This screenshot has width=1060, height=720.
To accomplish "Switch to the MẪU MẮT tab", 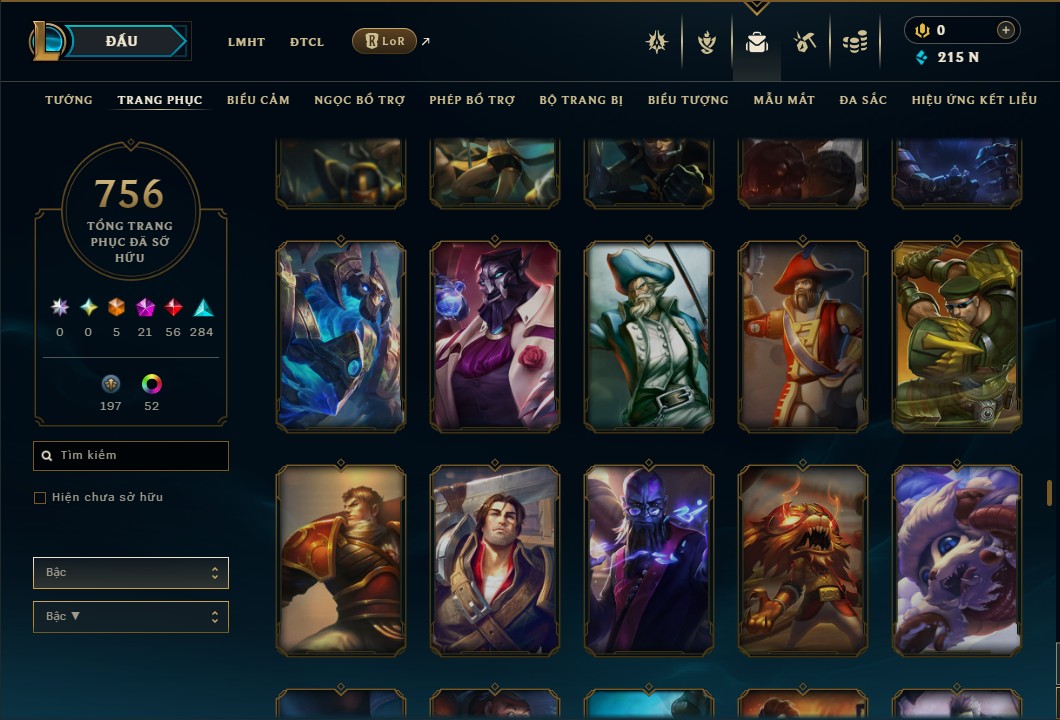I will 784,100.
